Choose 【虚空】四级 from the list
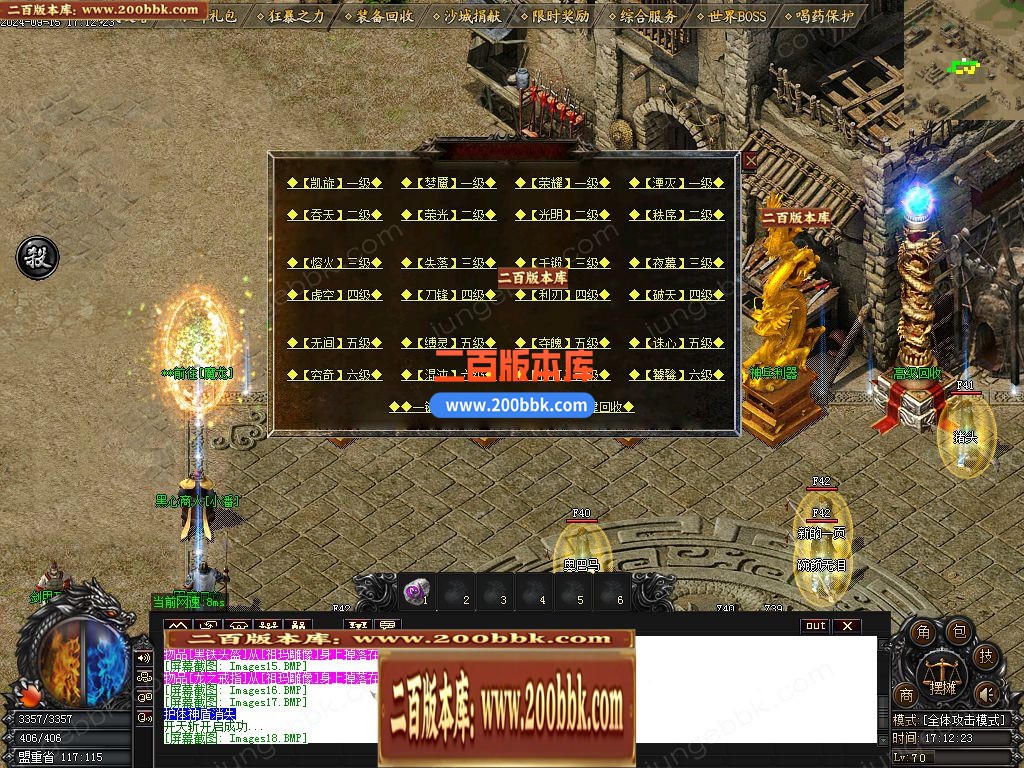1024x768 pixels. (x=335, y=295)
